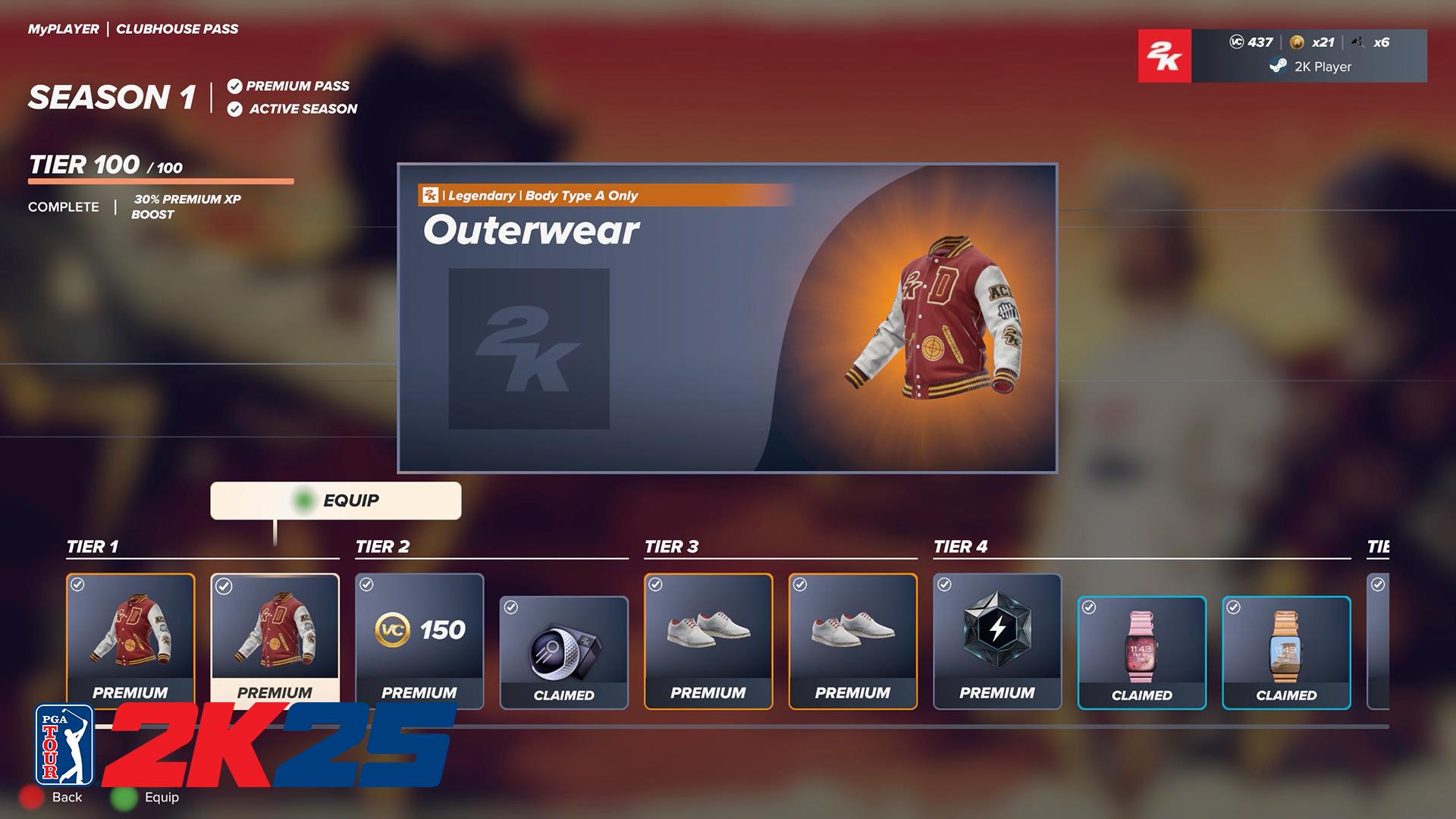
Task: Open the 2K Player profile panel
Action: [x=1308, y=56]
